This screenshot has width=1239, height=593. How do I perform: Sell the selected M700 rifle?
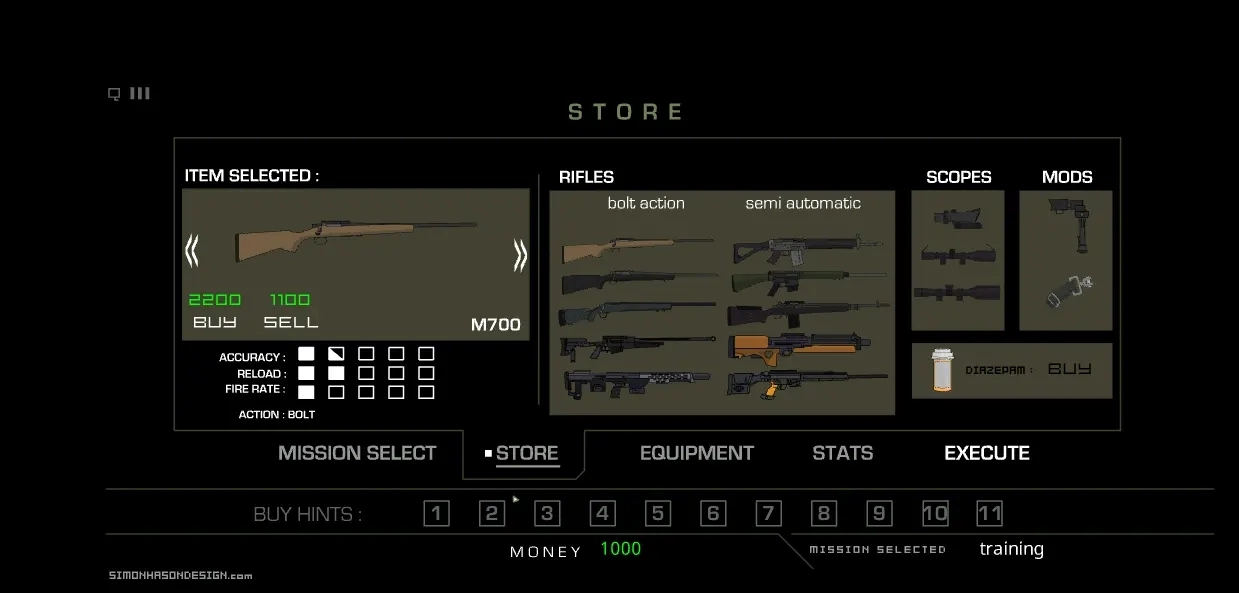tap(291, 322)
